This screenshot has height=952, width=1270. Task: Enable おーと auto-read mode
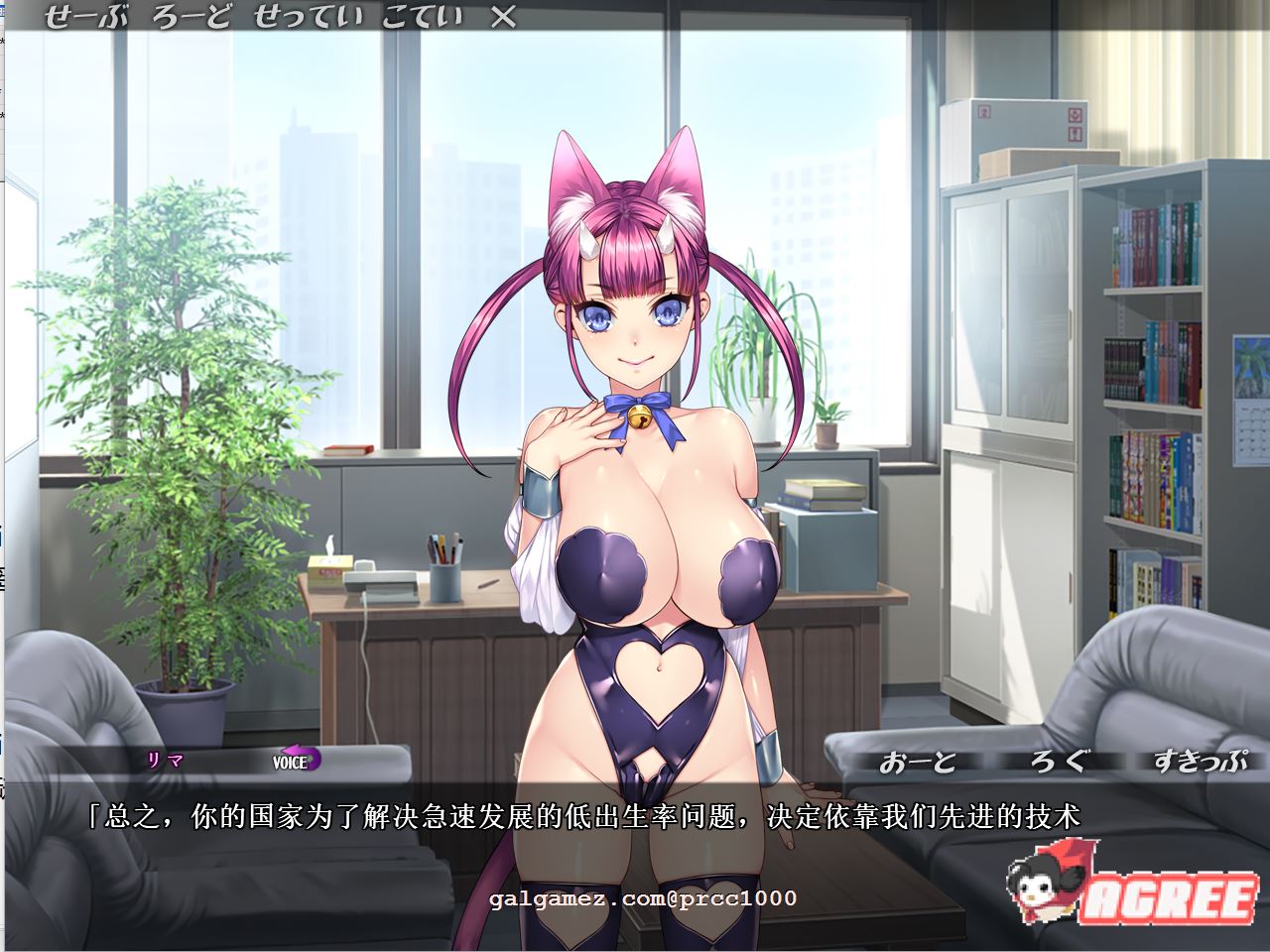click(x=917, y=762)
